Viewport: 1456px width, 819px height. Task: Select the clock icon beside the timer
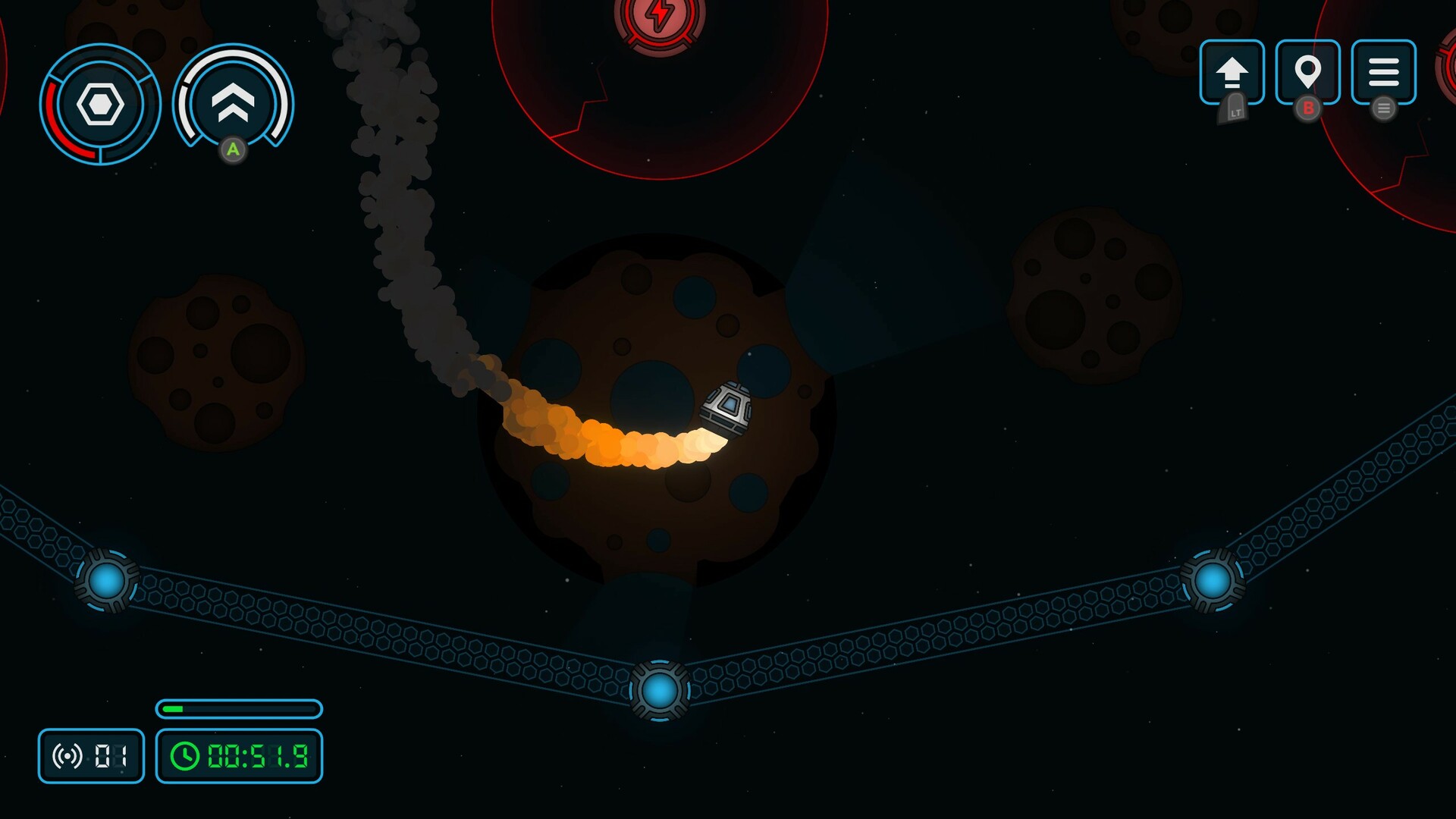[184, 755]
